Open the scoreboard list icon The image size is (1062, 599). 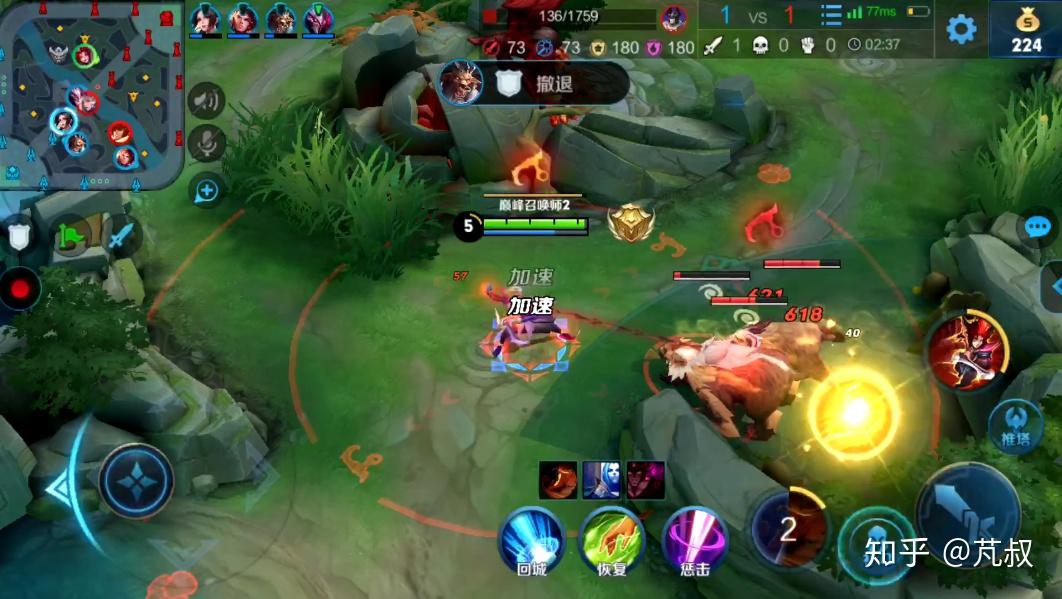tap(831, 15)
